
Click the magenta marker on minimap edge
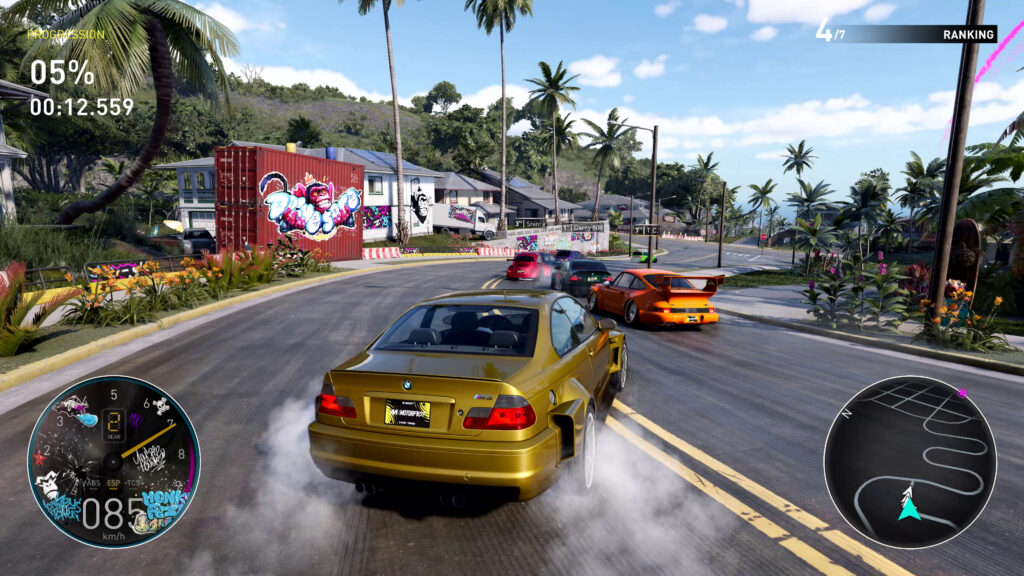[x=962, y=392]
